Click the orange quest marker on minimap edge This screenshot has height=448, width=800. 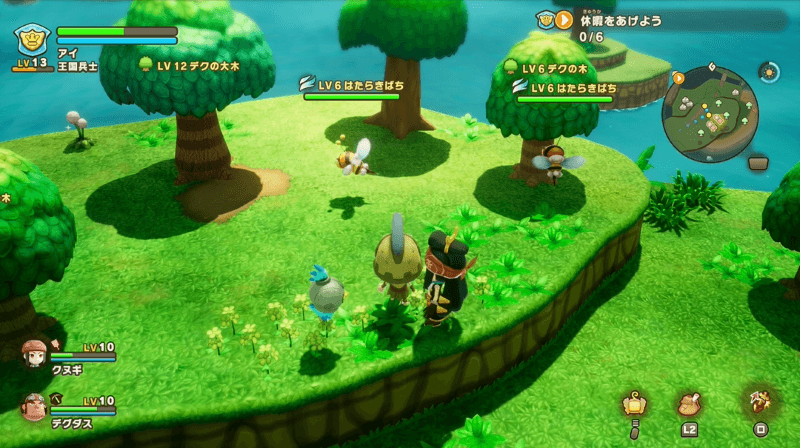point(679,77)
